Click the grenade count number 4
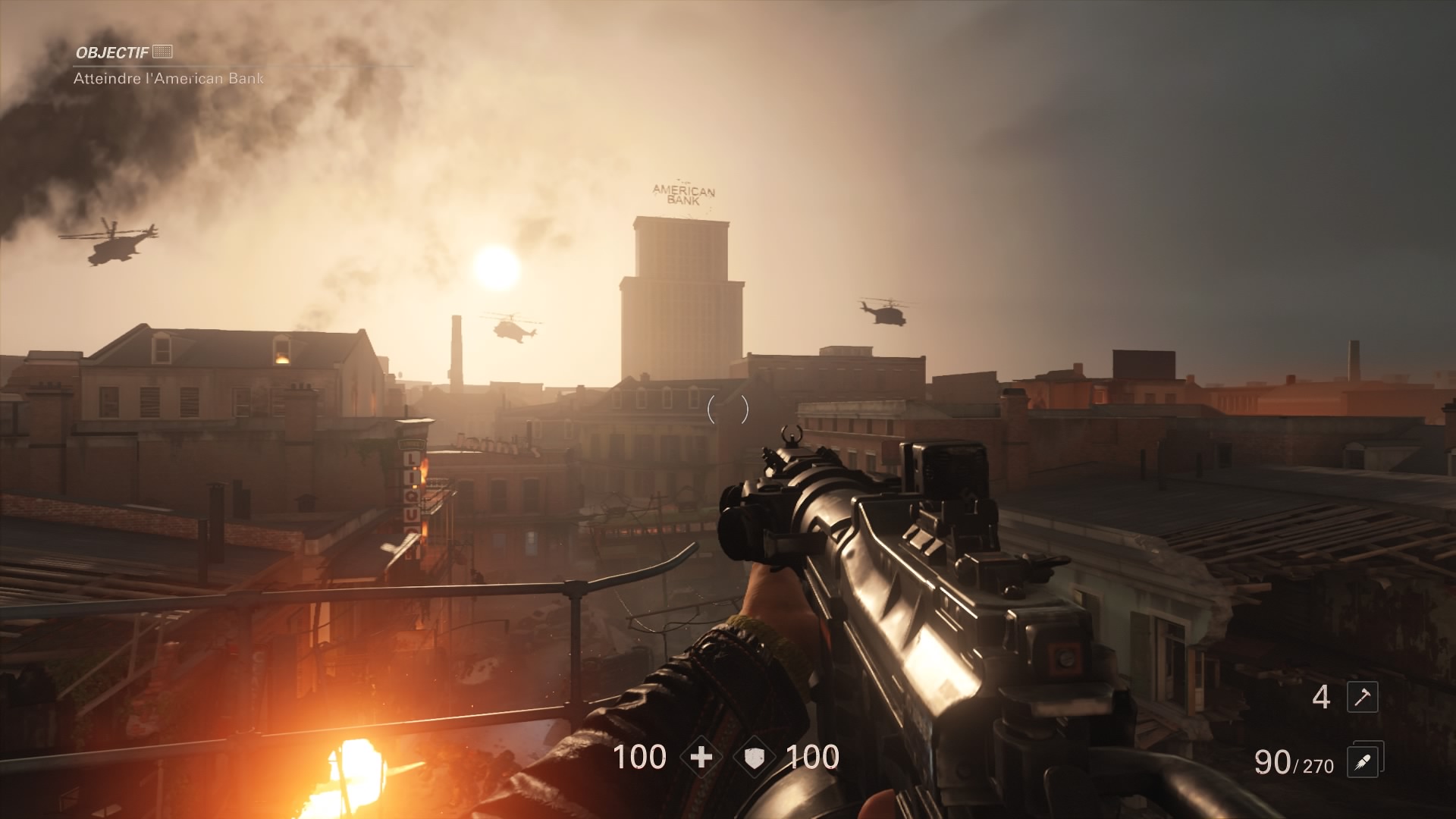Screen dimensions: 1456x819 pyautogui.click(x=1323, y=695)
